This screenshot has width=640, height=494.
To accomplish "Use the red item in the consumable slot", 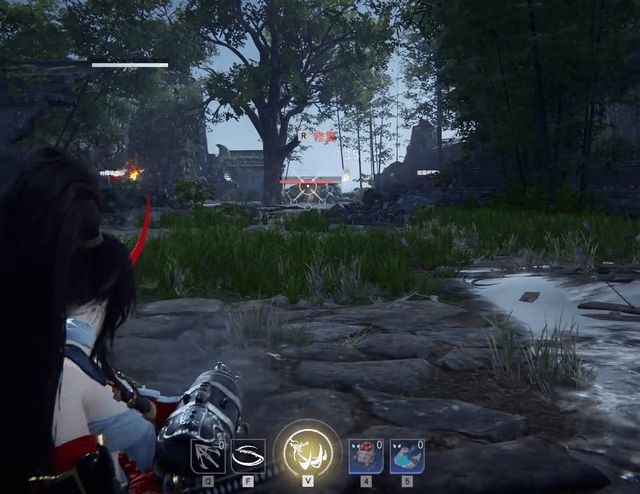I will 365,456.
